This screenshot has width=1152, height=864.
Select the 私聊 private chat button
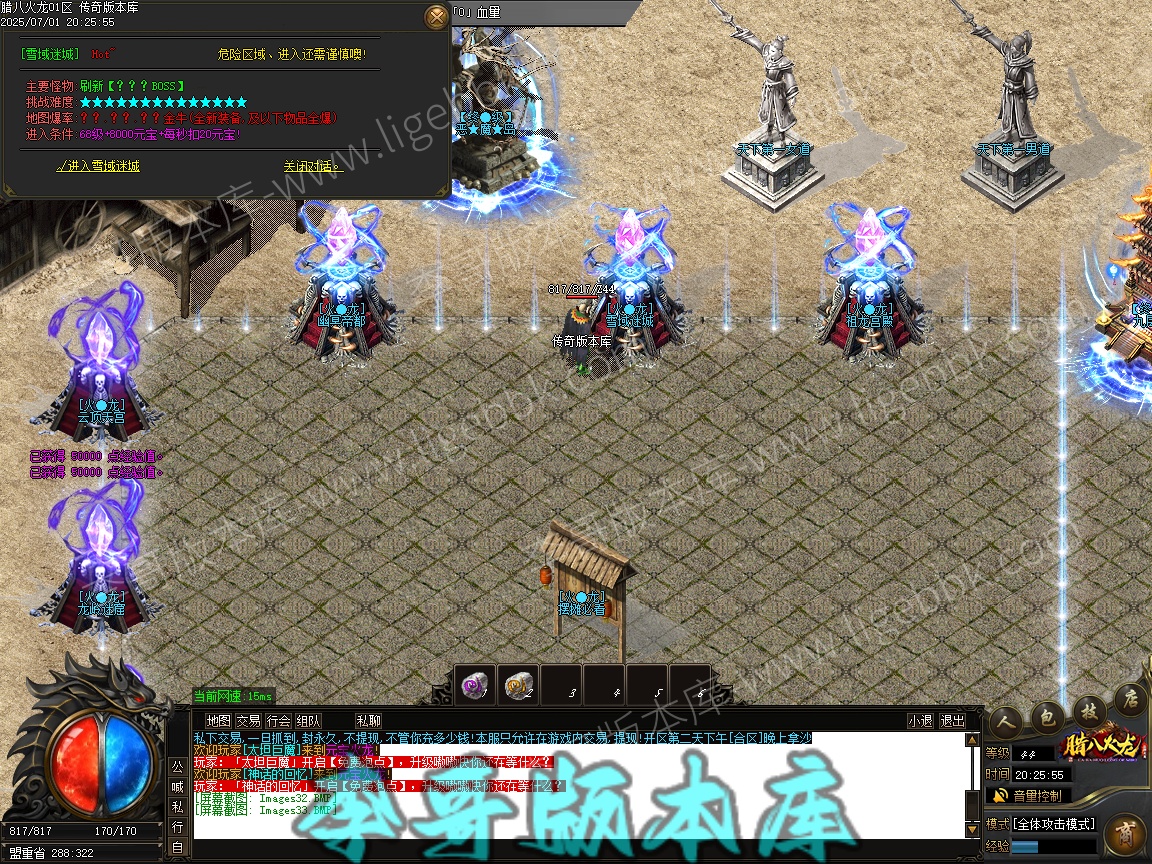(368, 720)
